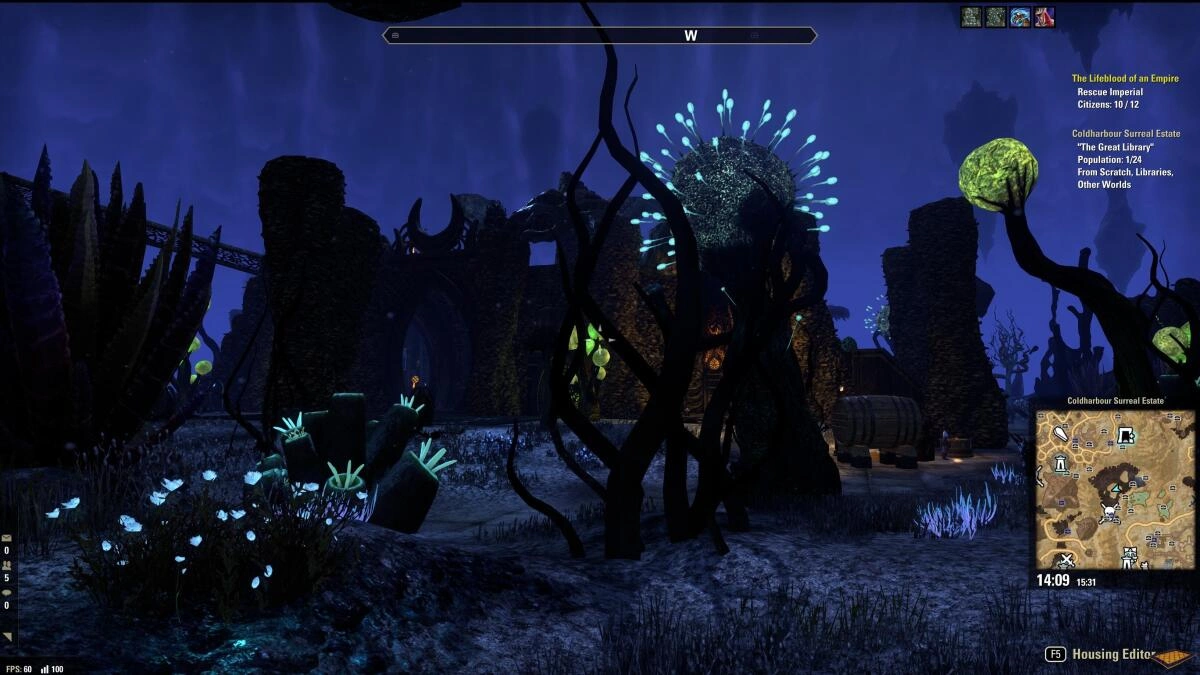Expand the minimized chat window arrow

[8, 636]
